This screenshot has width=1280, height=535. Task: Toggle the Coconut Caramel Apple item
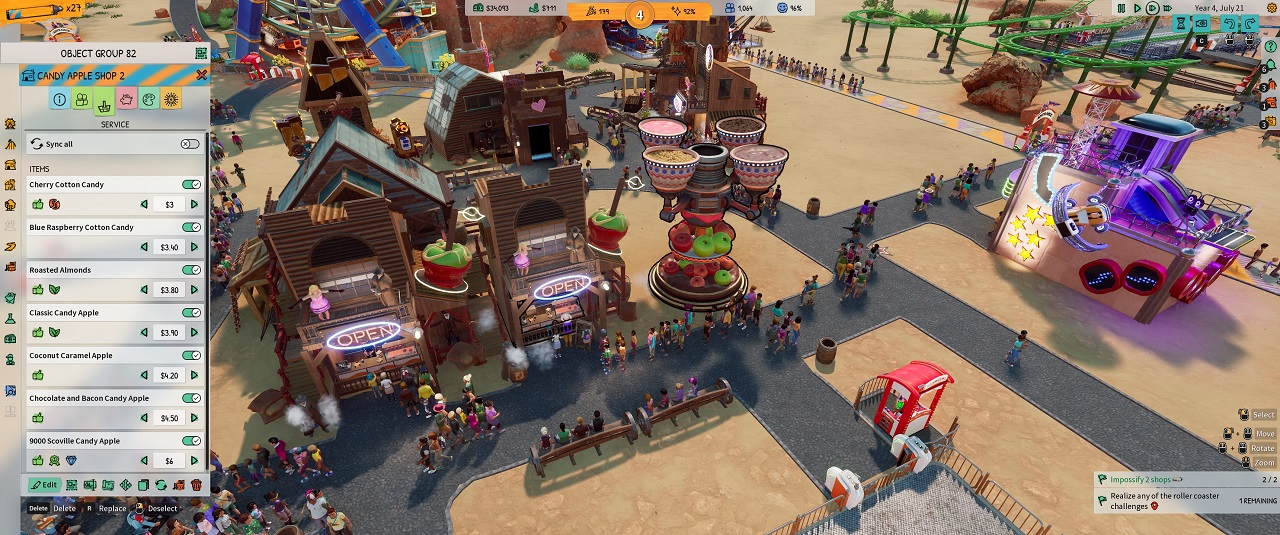point(190,356)
